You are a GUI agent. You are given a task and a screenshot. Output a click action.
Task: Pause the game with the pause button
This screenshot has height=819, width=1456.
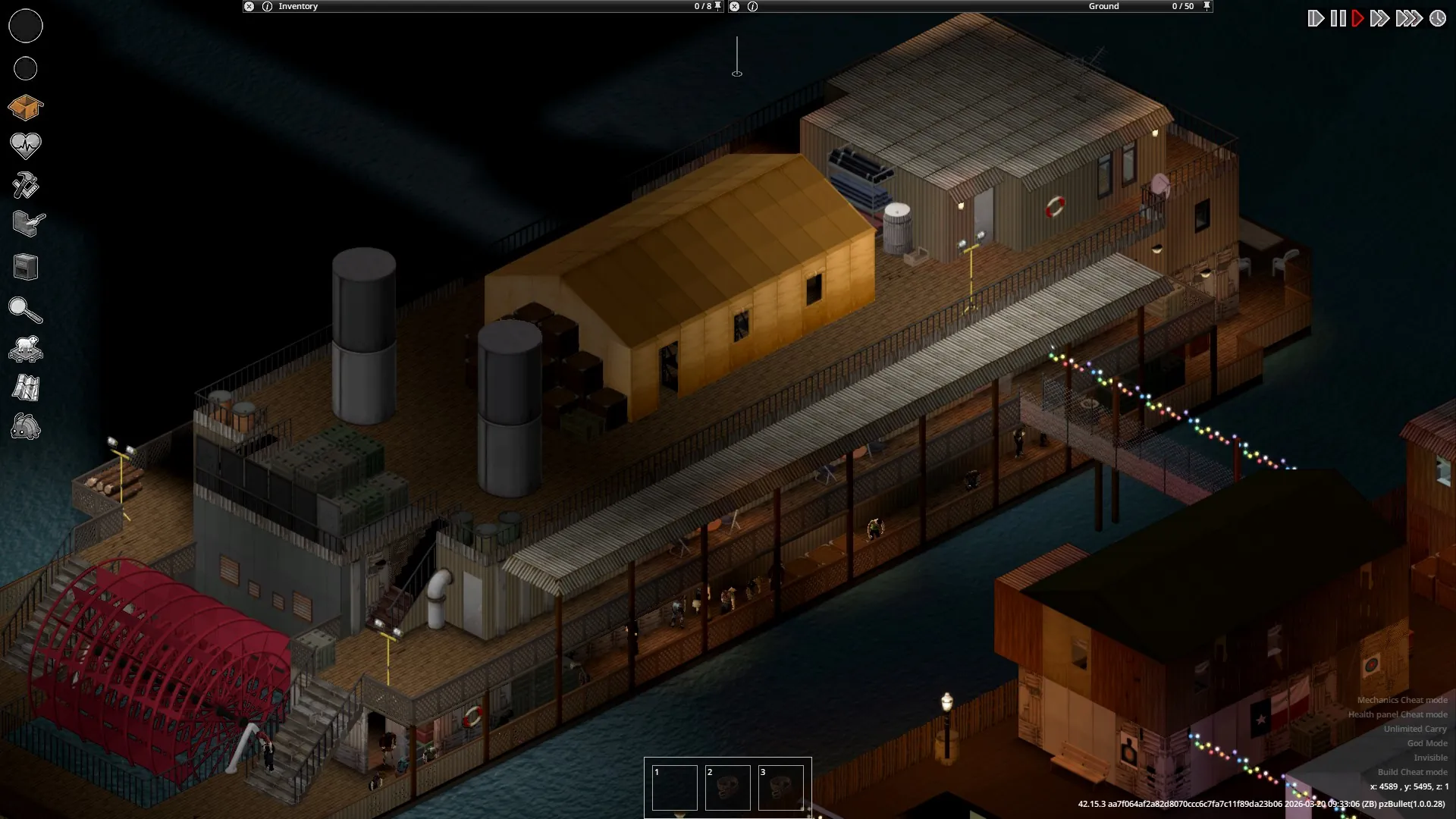[1338, 18]
